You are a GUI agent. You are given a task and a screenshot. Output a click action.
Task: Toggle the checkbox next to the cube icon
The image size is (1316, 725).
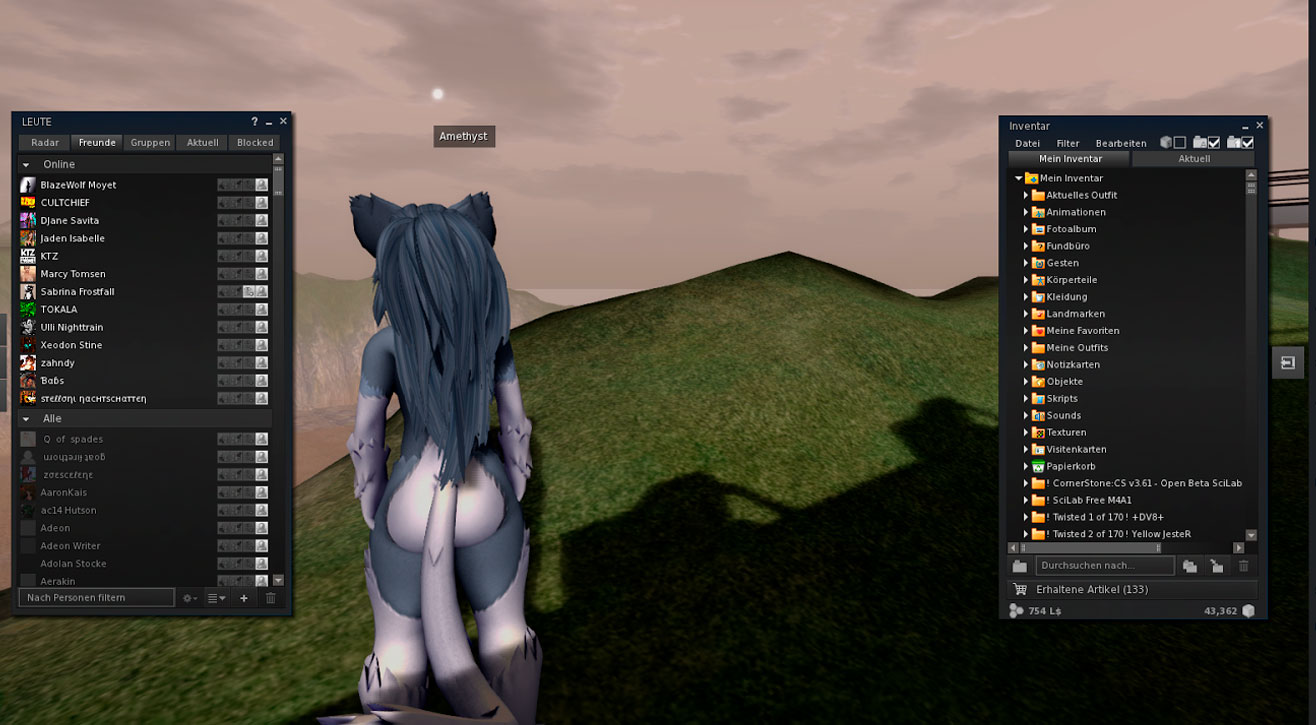(x=1180, y=143)
